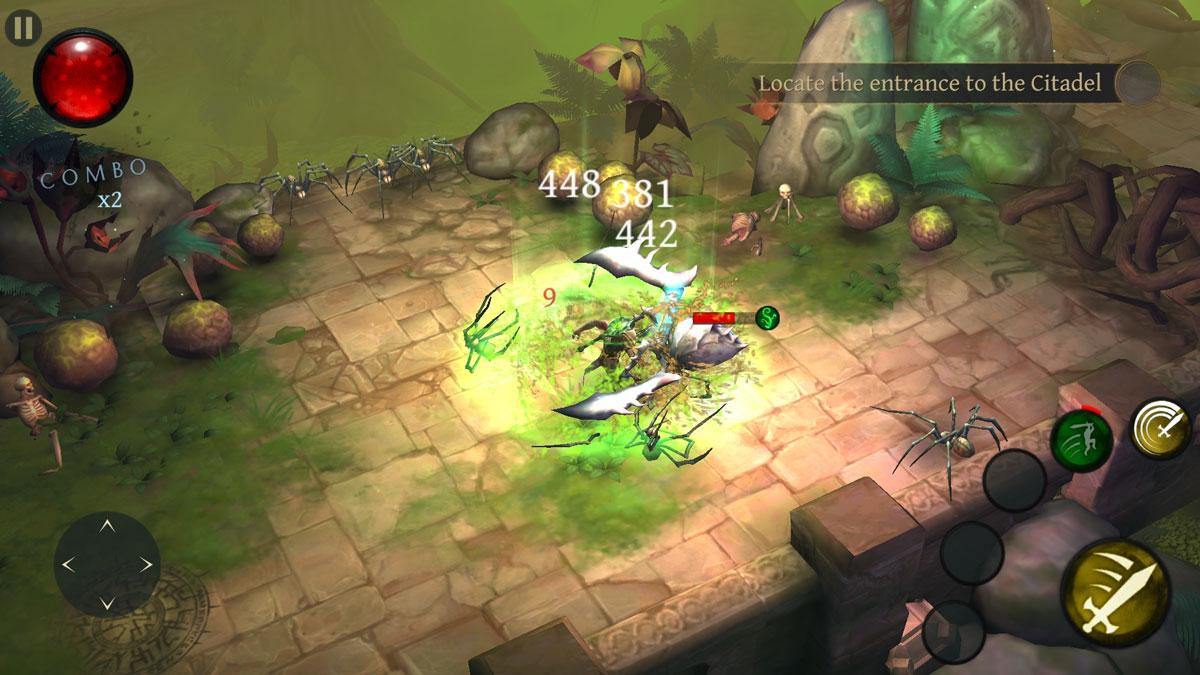Use the large sword slash attack button
Viewport: 1200px width, 675px height.
1115,594
